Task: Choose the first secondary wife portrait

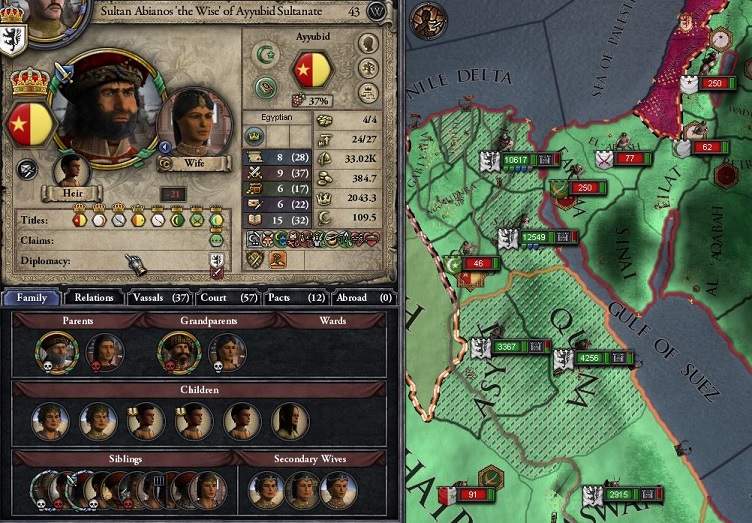Action: 266,489
